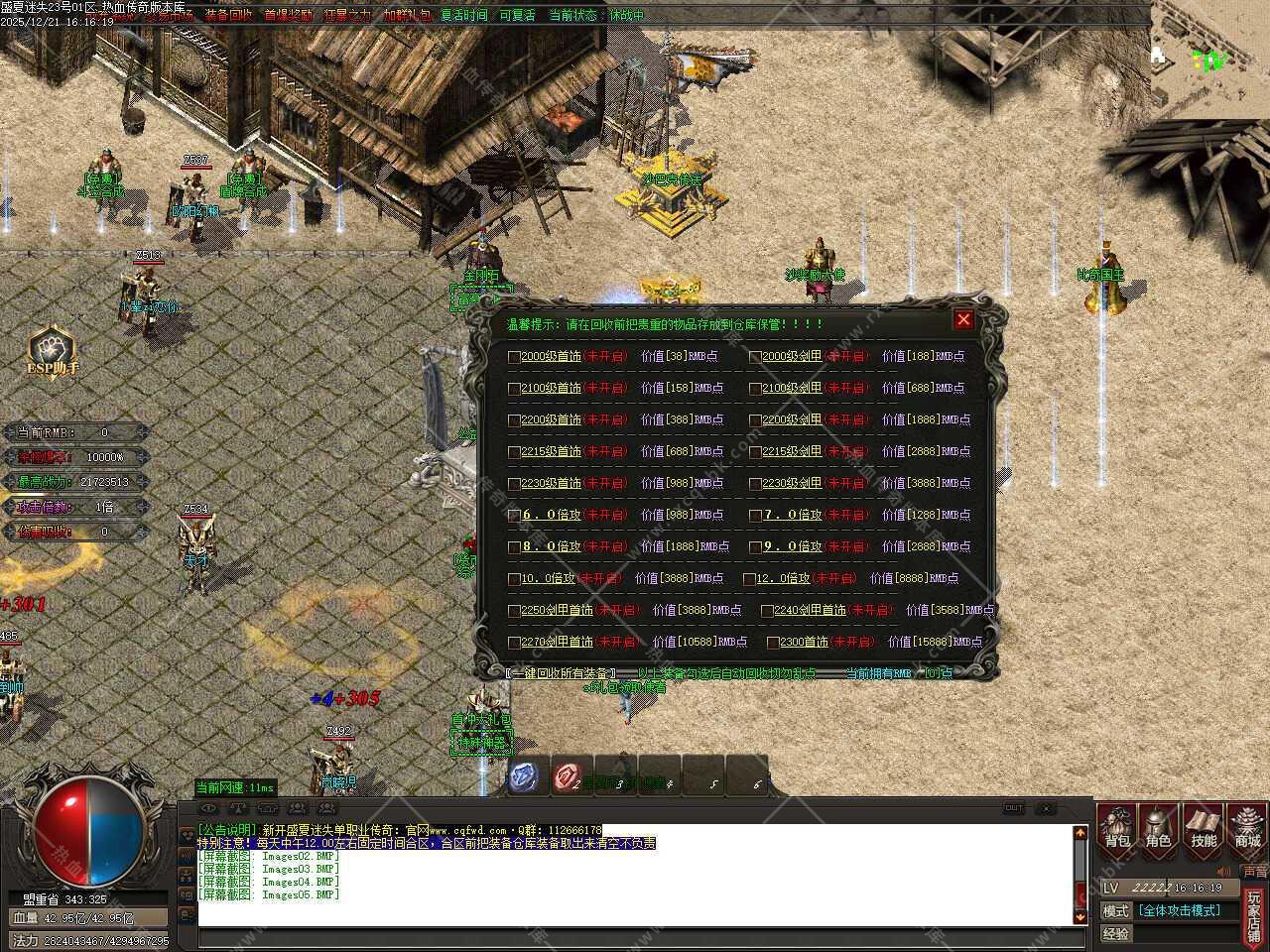Check the 12.0倍攻 recycle option
The image size is (1270, 952).
click(749, 579)
